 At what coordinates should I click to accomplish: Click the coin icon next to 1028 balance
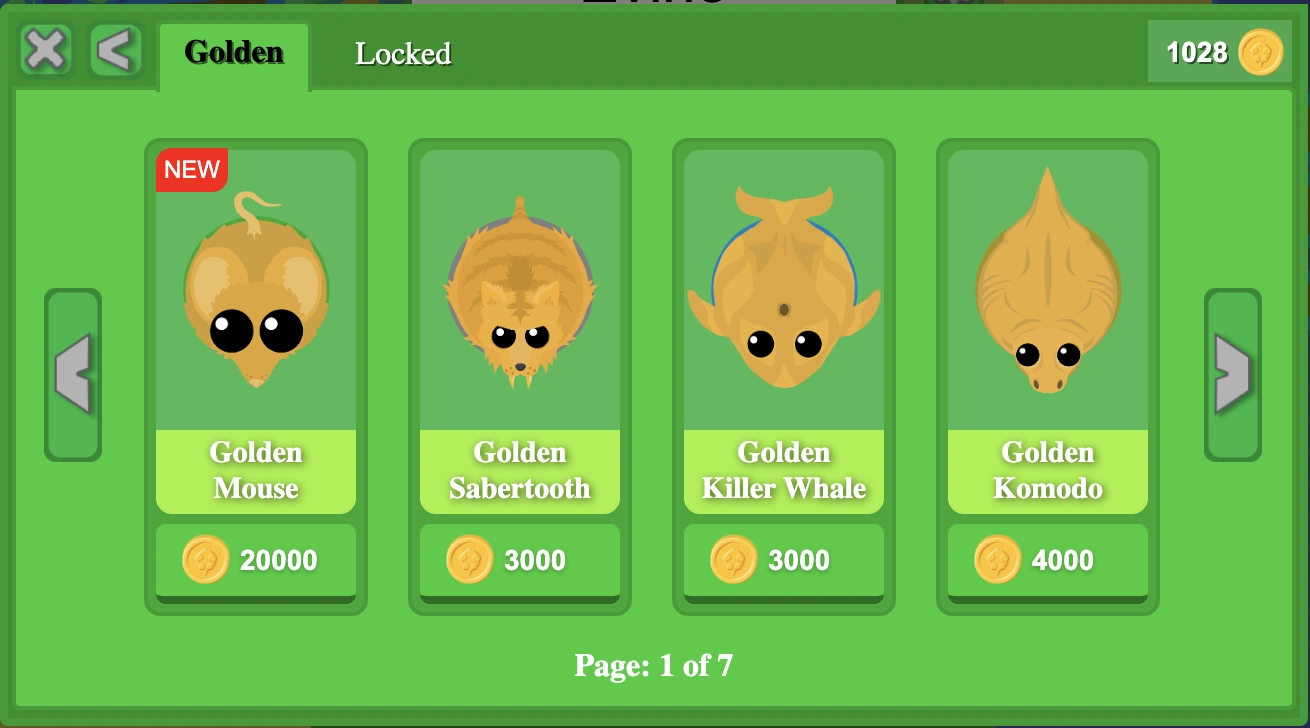click(x=1262, y=52)
